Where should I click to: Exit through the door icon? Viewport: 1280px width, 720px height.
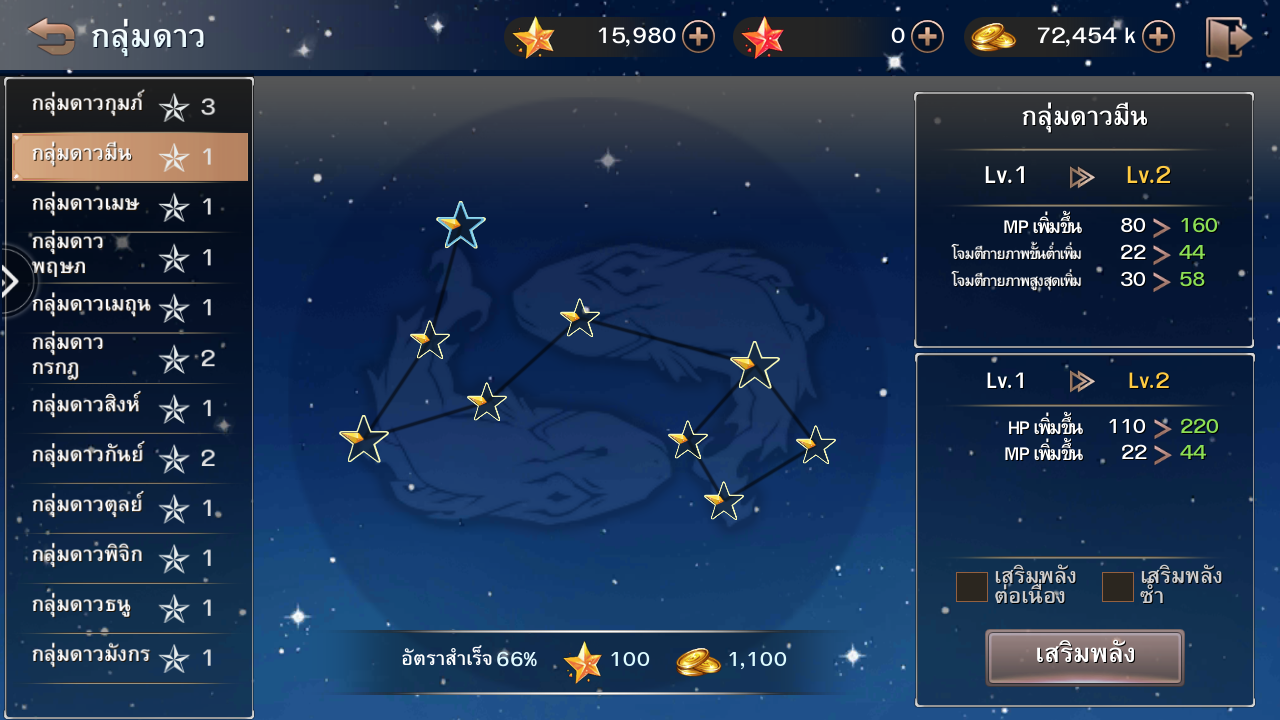[1228, 38]
